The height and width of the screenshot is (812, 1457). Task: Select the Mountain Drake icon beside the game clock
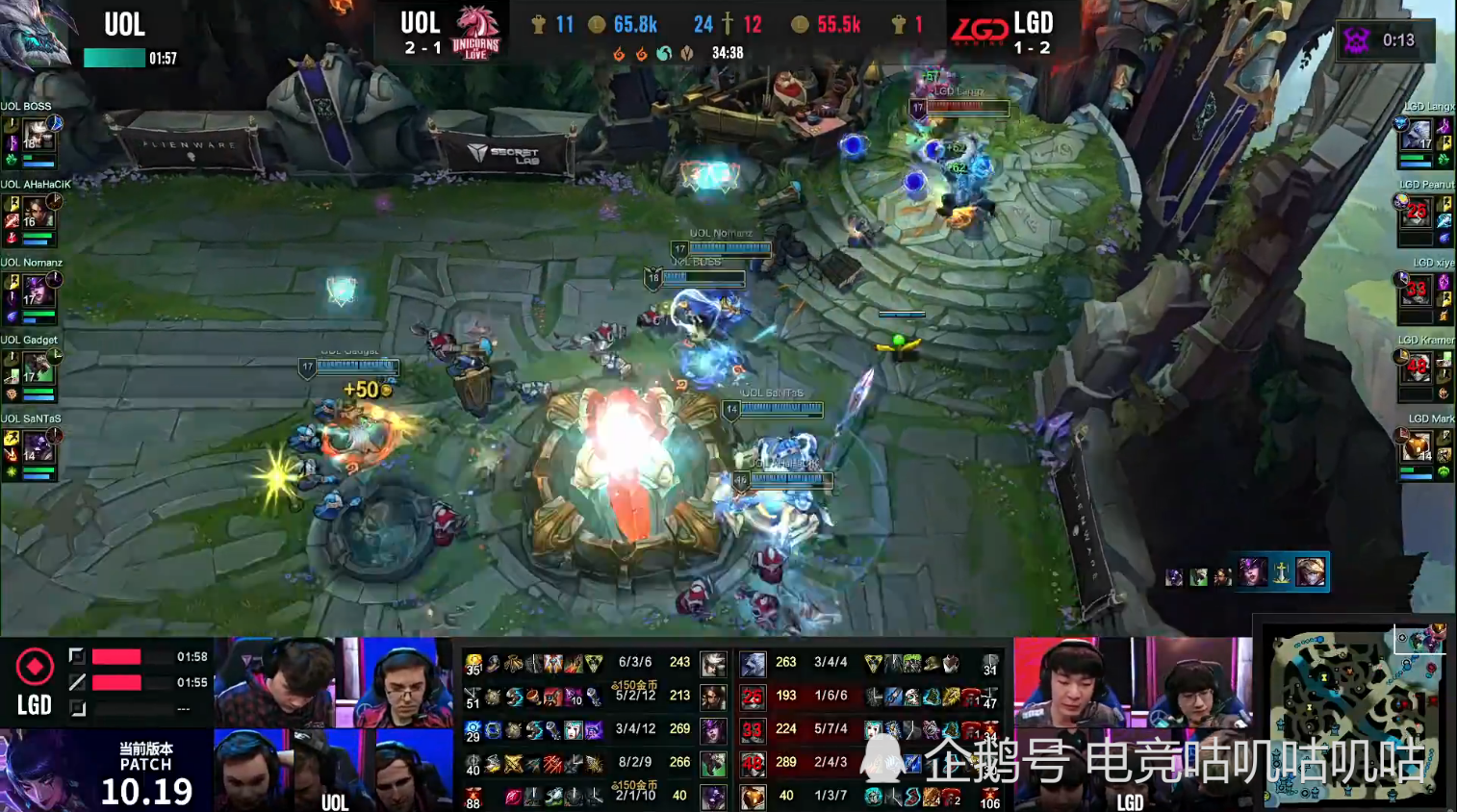[687, 55]
